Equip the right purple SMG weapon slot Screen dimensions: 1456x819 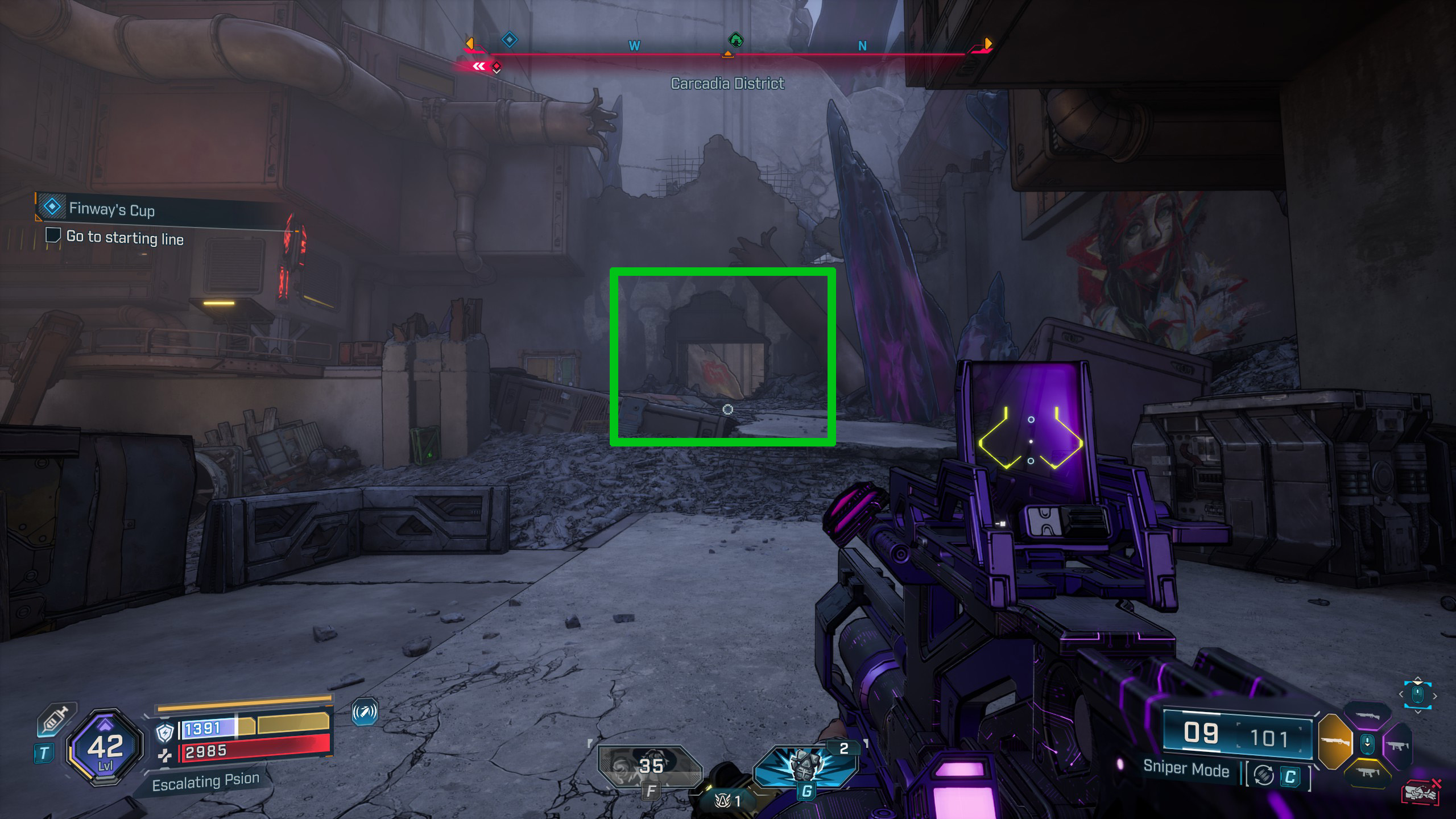1398,745
